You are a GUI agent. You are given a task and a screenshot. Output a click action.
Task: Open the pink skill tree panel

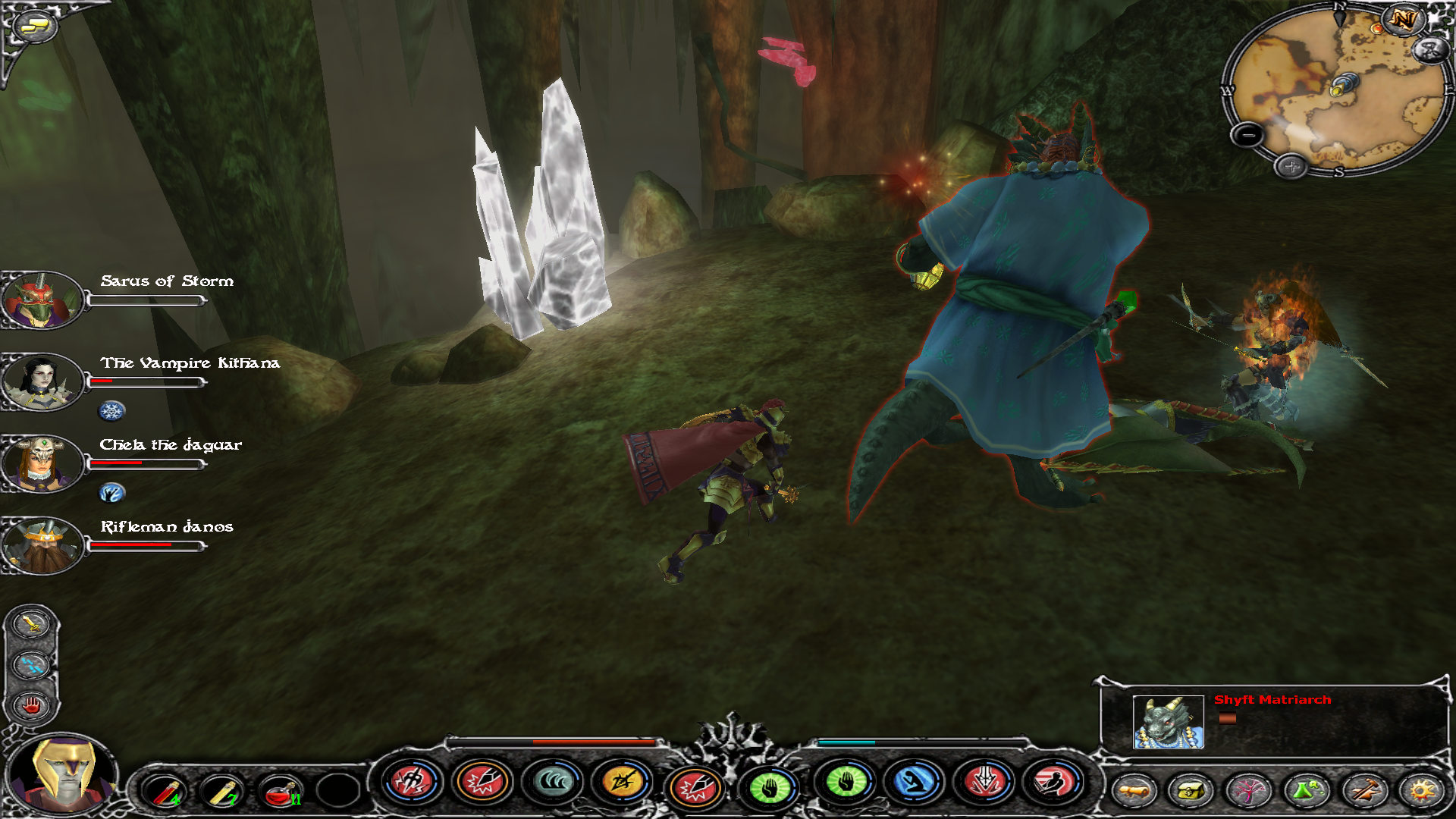click(1248, 791)
